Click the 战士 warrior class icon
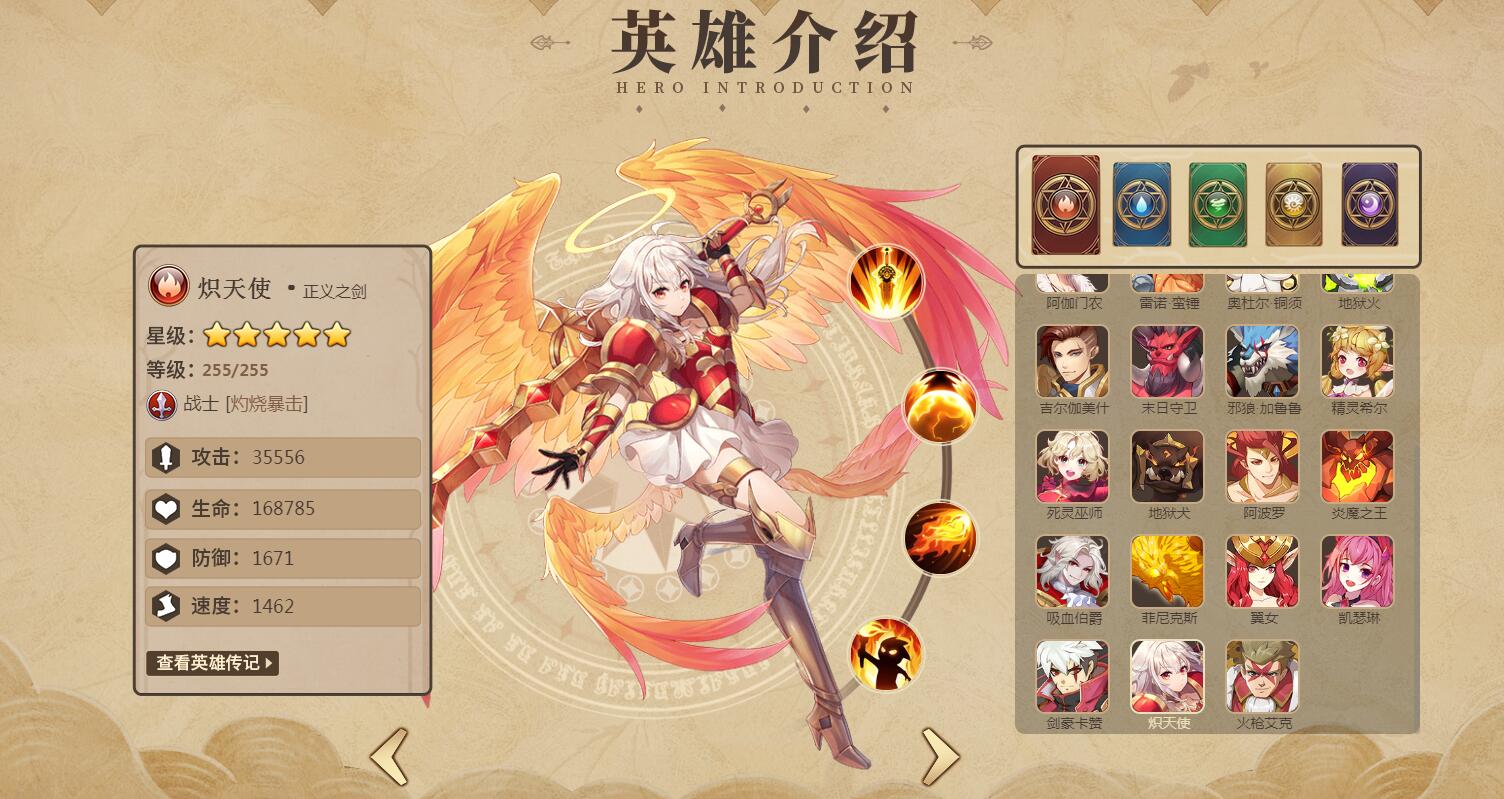This screenshot has height=799, width=1504. [161, 406]
